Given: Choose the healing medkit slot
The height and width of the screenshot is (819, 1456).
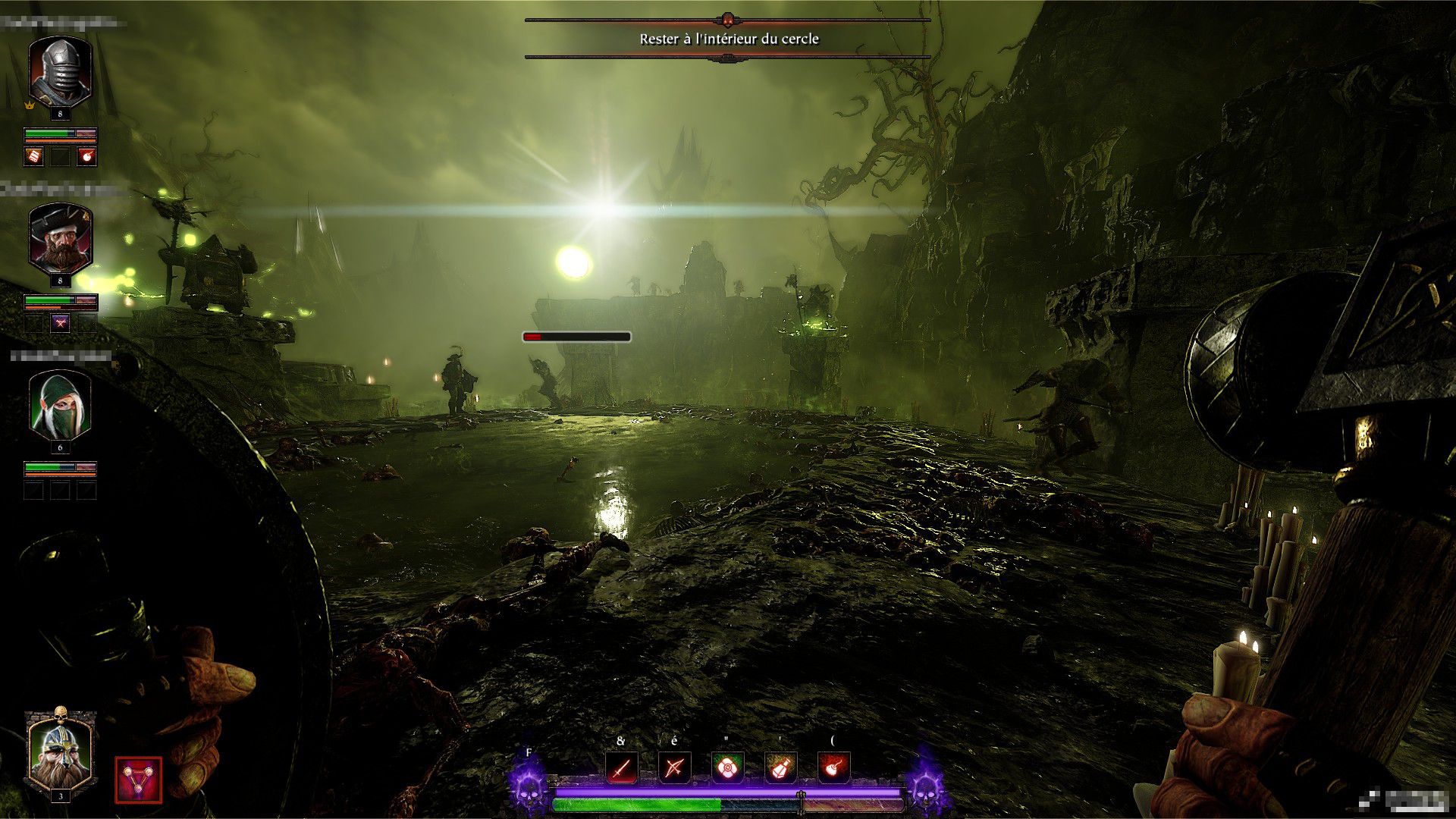Looking at the screenshot, I should (727, 769).
